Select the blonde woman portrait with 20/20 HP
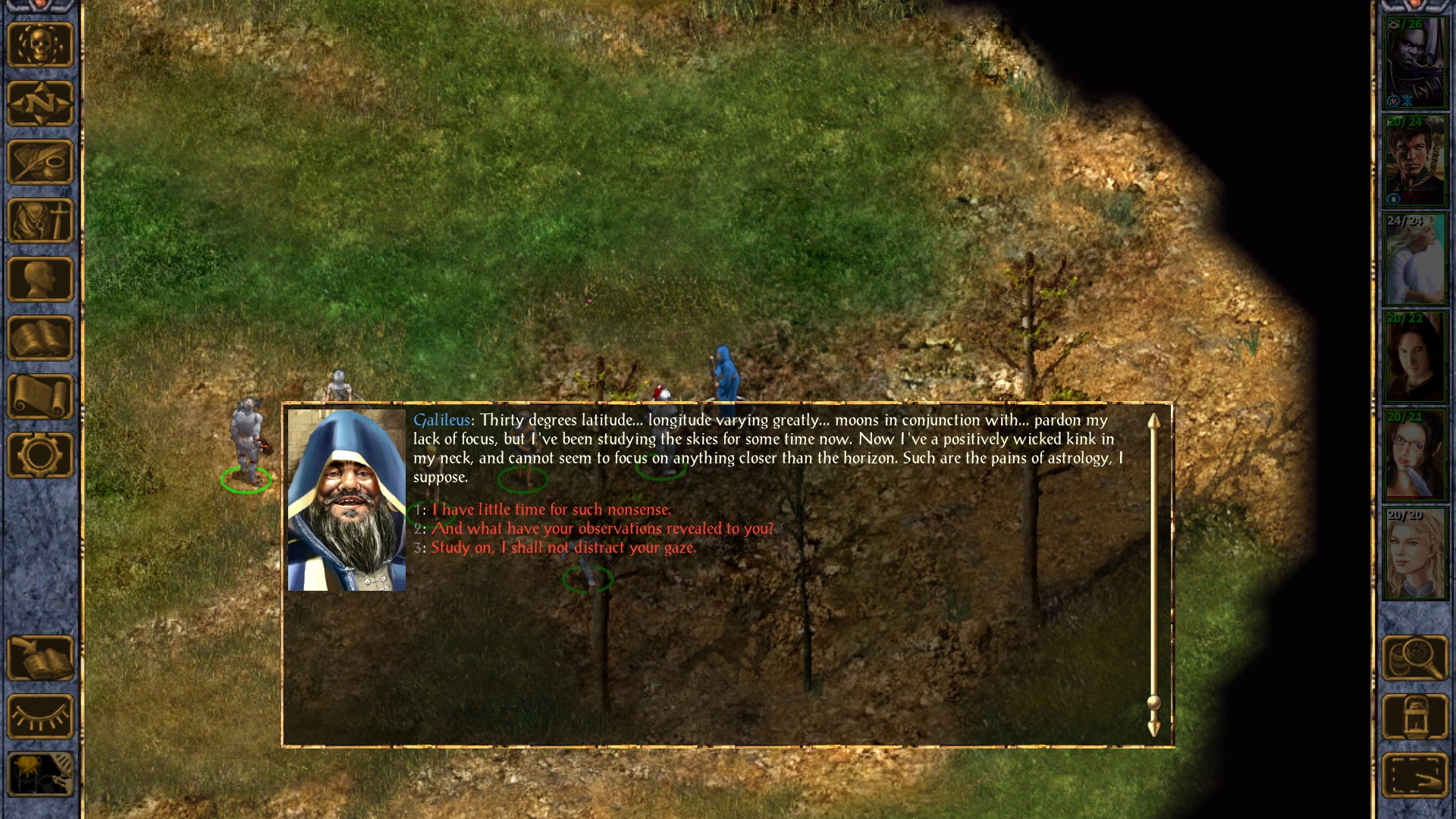The width and height of the screenshot is (1456, 819). pyautogui.click(x=1415, y=554)
